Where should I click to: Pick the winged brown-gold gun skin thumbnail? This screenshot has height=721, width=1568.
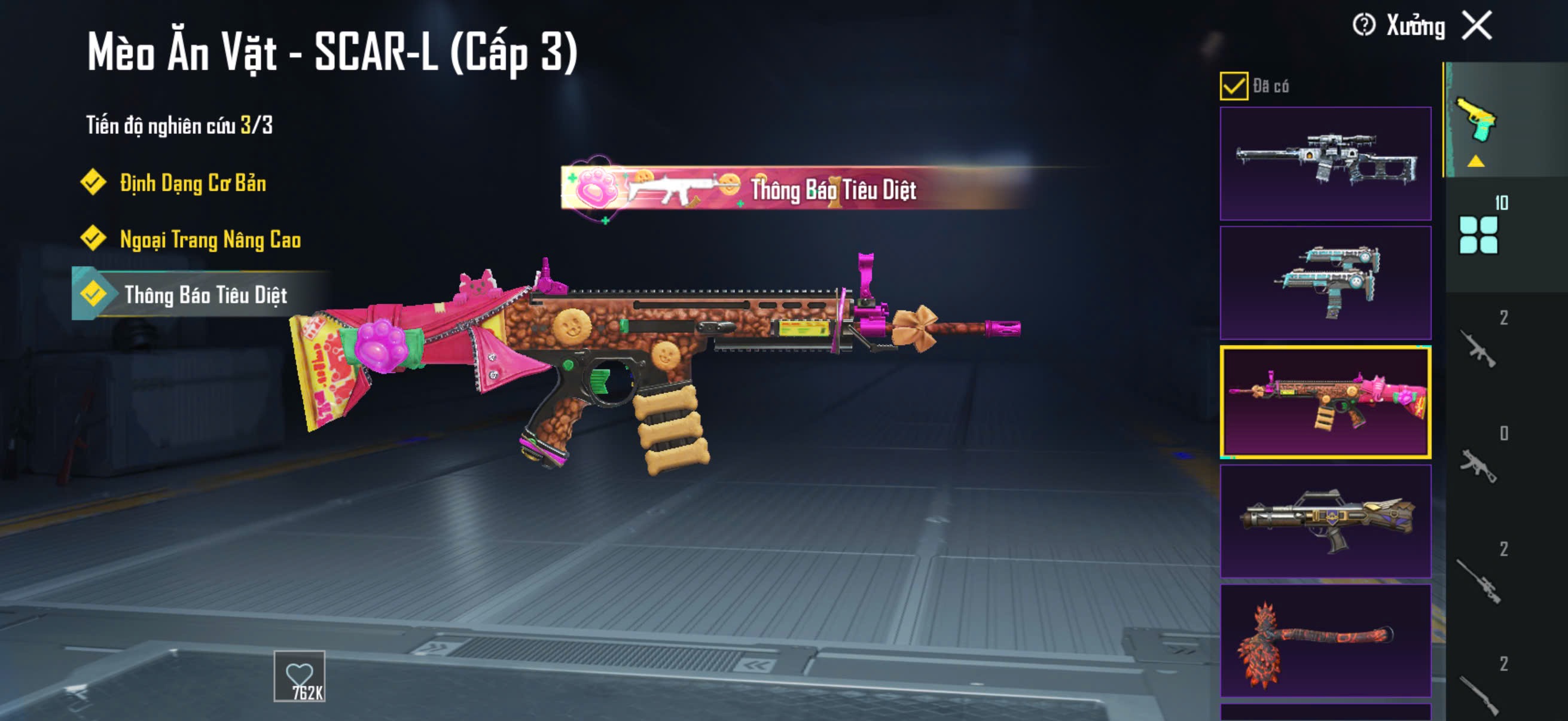(1325, 521)
